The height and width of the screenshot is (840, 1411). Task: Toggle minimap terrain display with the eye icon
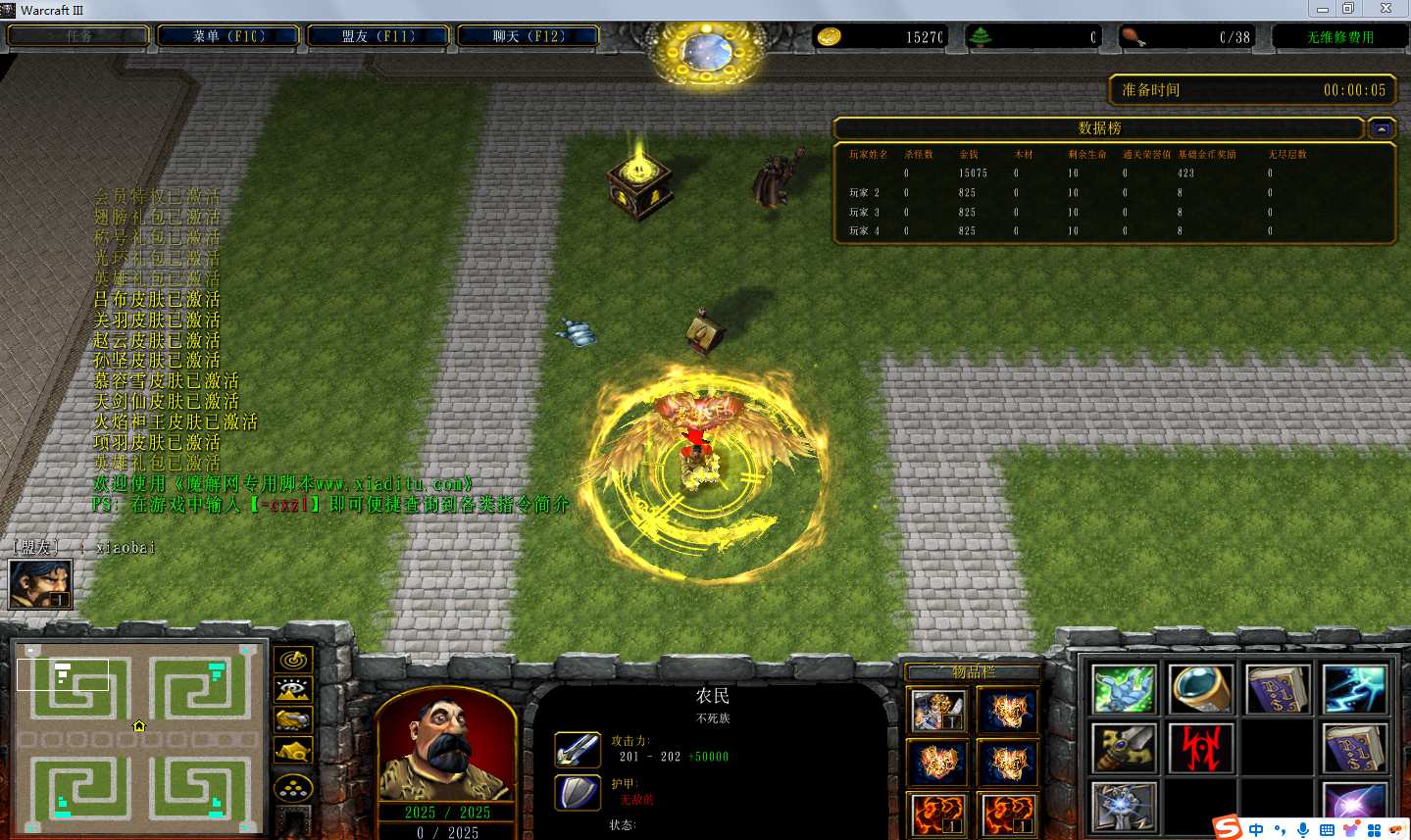[293, 690]
